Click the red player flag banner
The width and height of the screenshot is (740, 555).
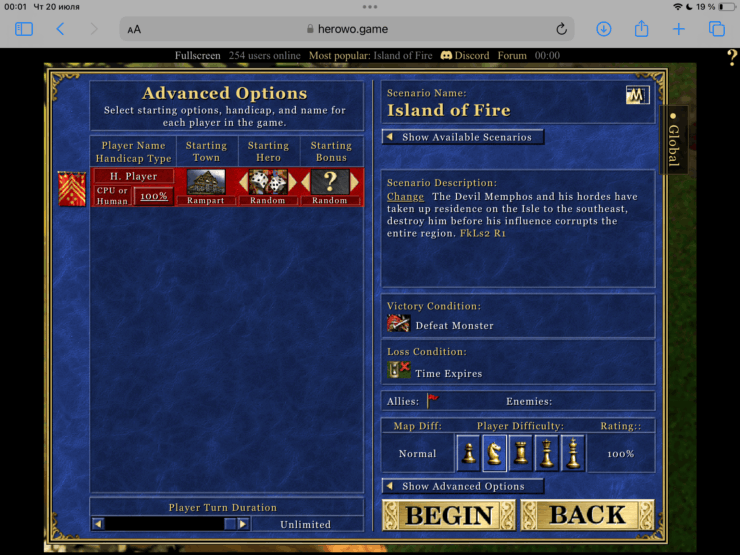72,188
